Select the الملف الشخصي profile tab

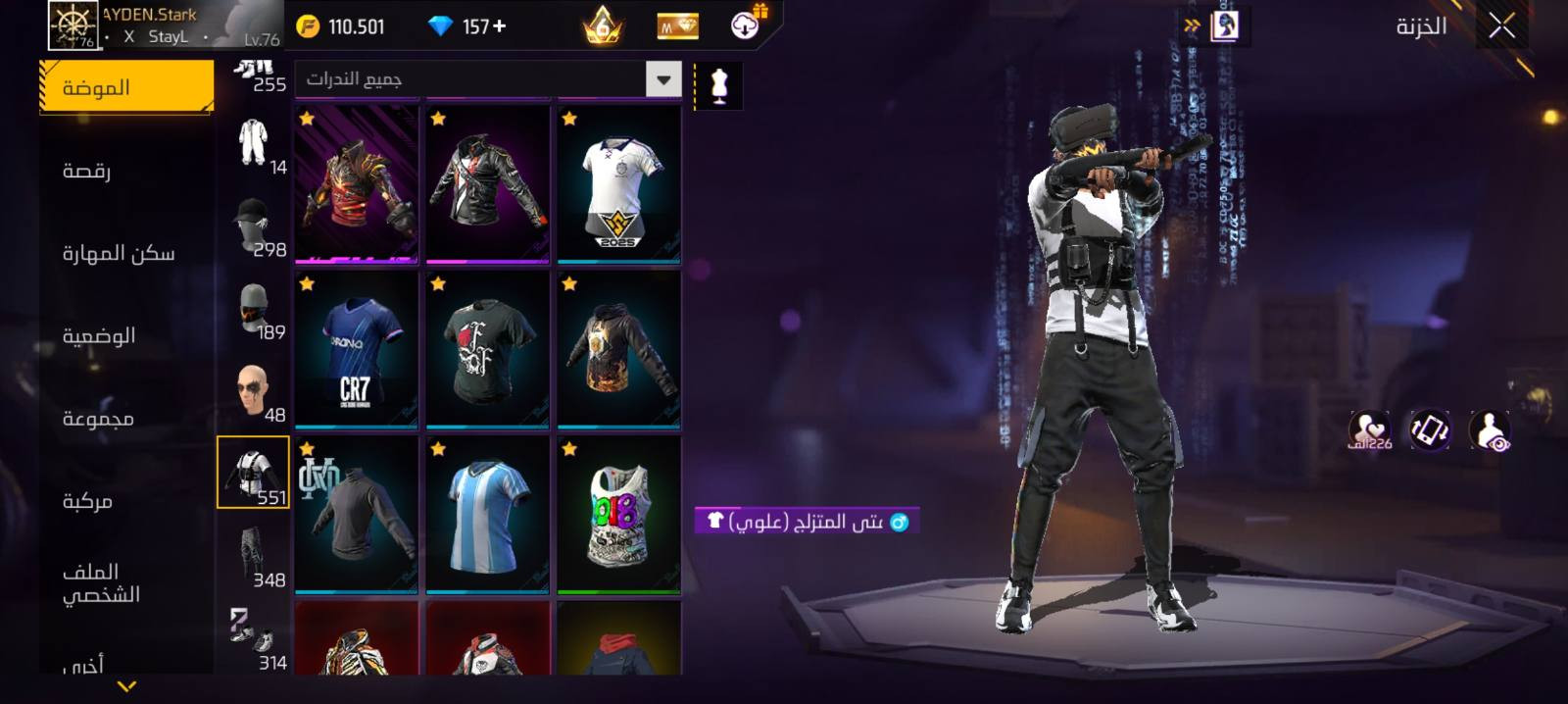tap(101, 583)
